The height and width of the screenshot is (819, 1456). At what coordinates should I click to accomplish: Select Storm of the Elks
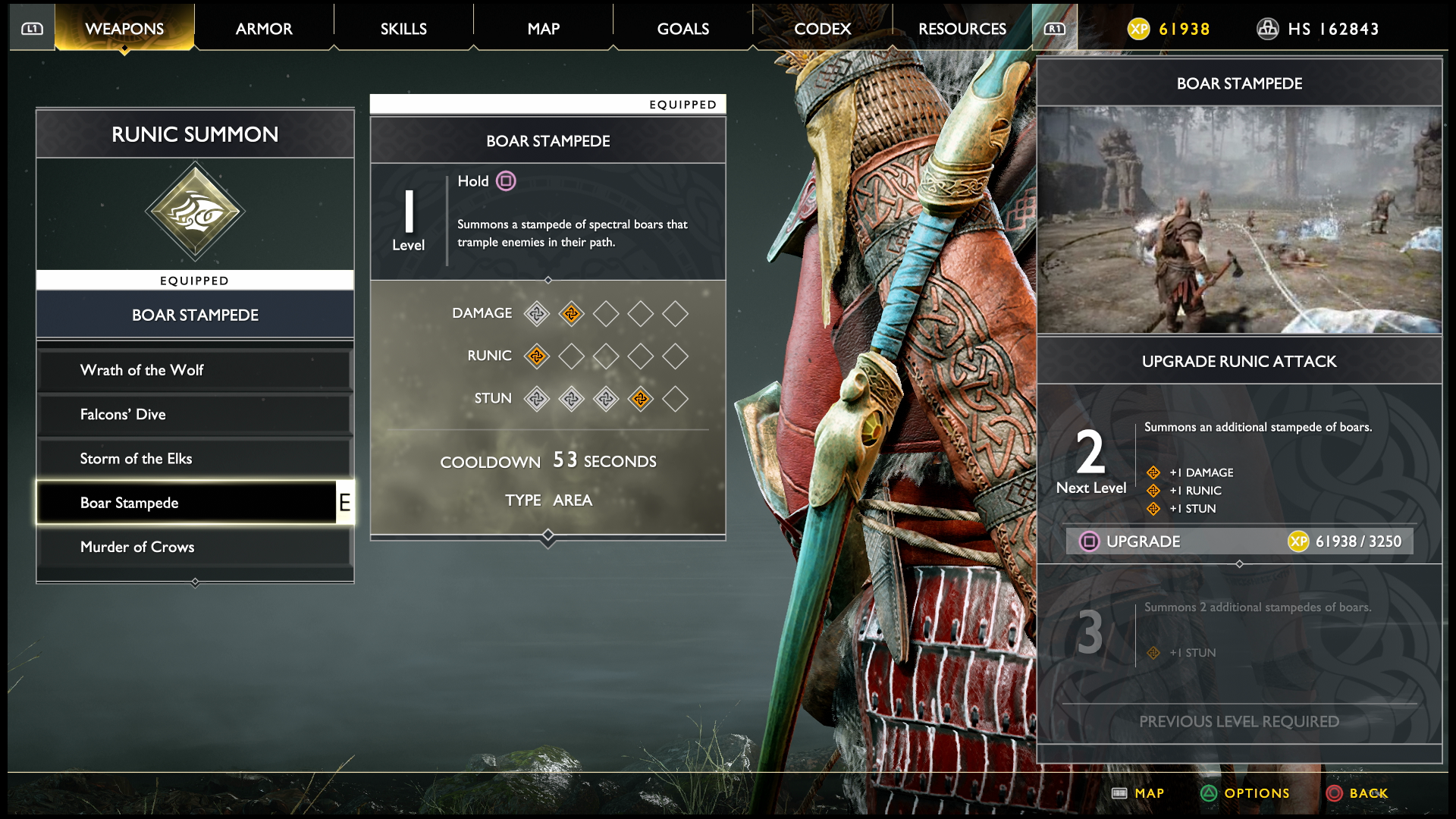pyautogui.click(x=194, y=459)
